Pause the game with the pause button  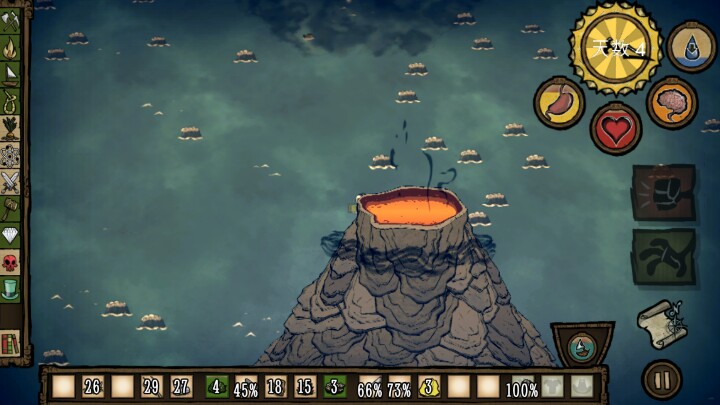click(x=661, y=380)
